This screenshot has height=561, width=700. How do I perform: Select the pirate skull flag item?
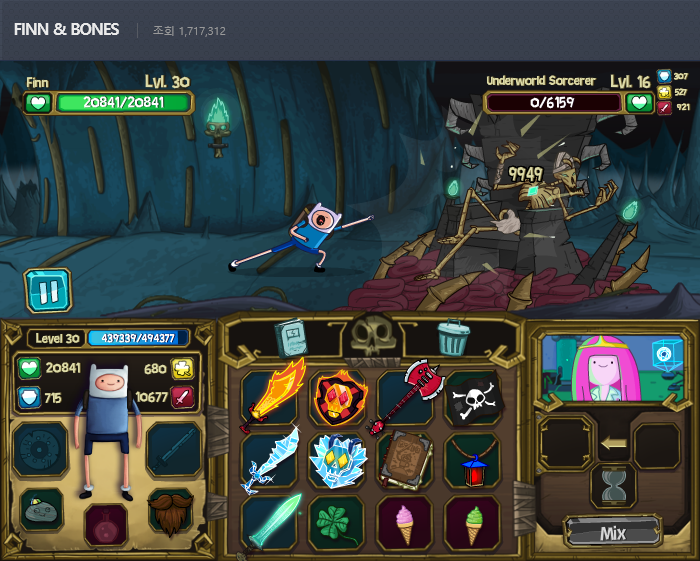(470, 398)
